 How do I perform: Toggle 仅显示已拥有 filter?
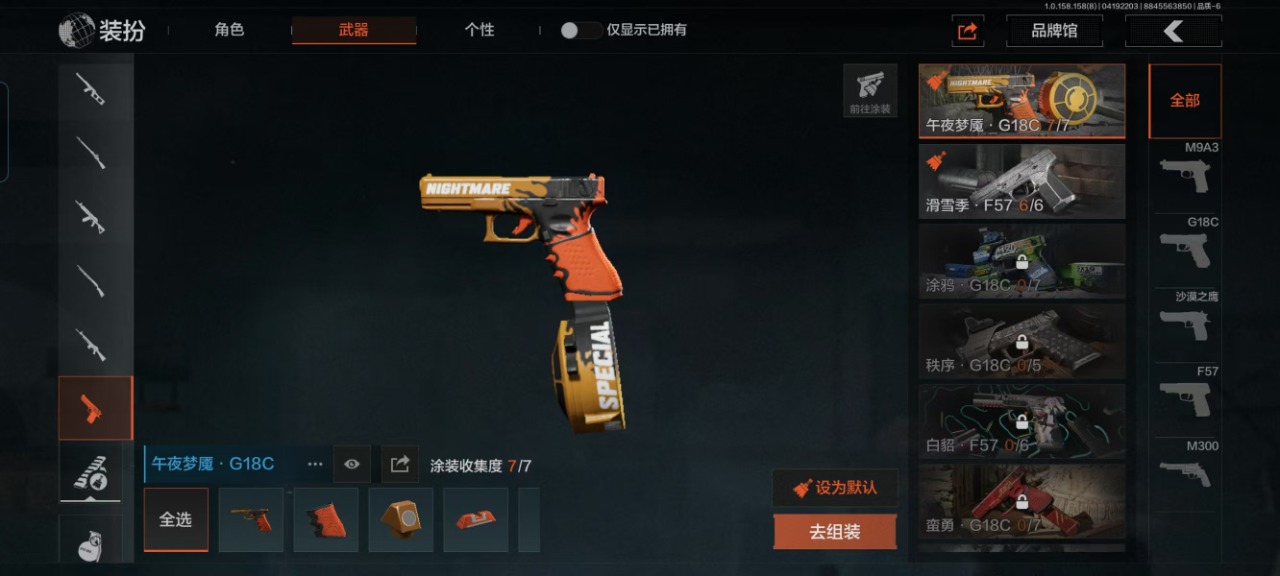580,30
